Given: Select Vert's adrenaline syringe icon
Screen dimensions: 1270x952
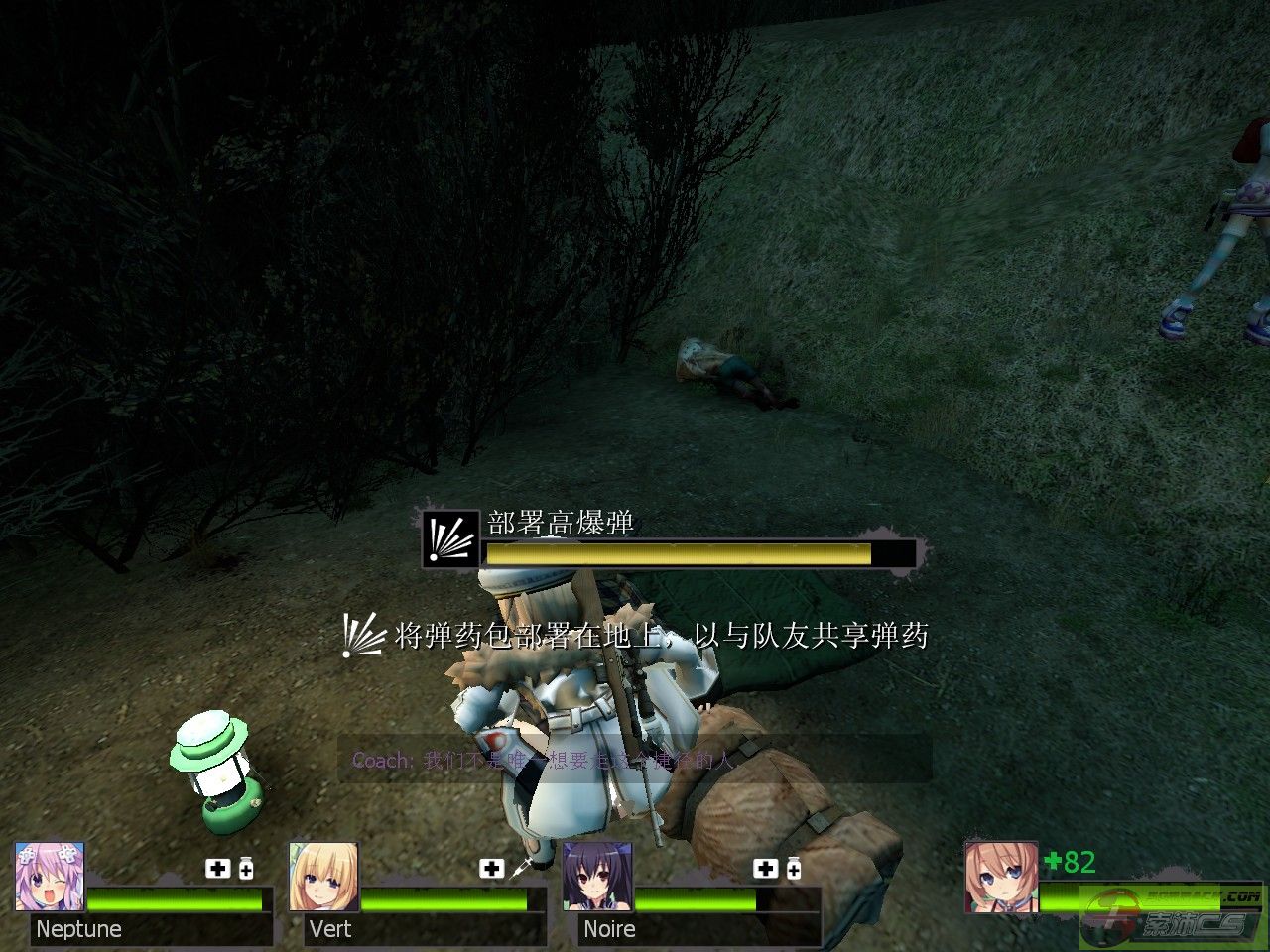Looking at the screenshot, I should (520, 869).
